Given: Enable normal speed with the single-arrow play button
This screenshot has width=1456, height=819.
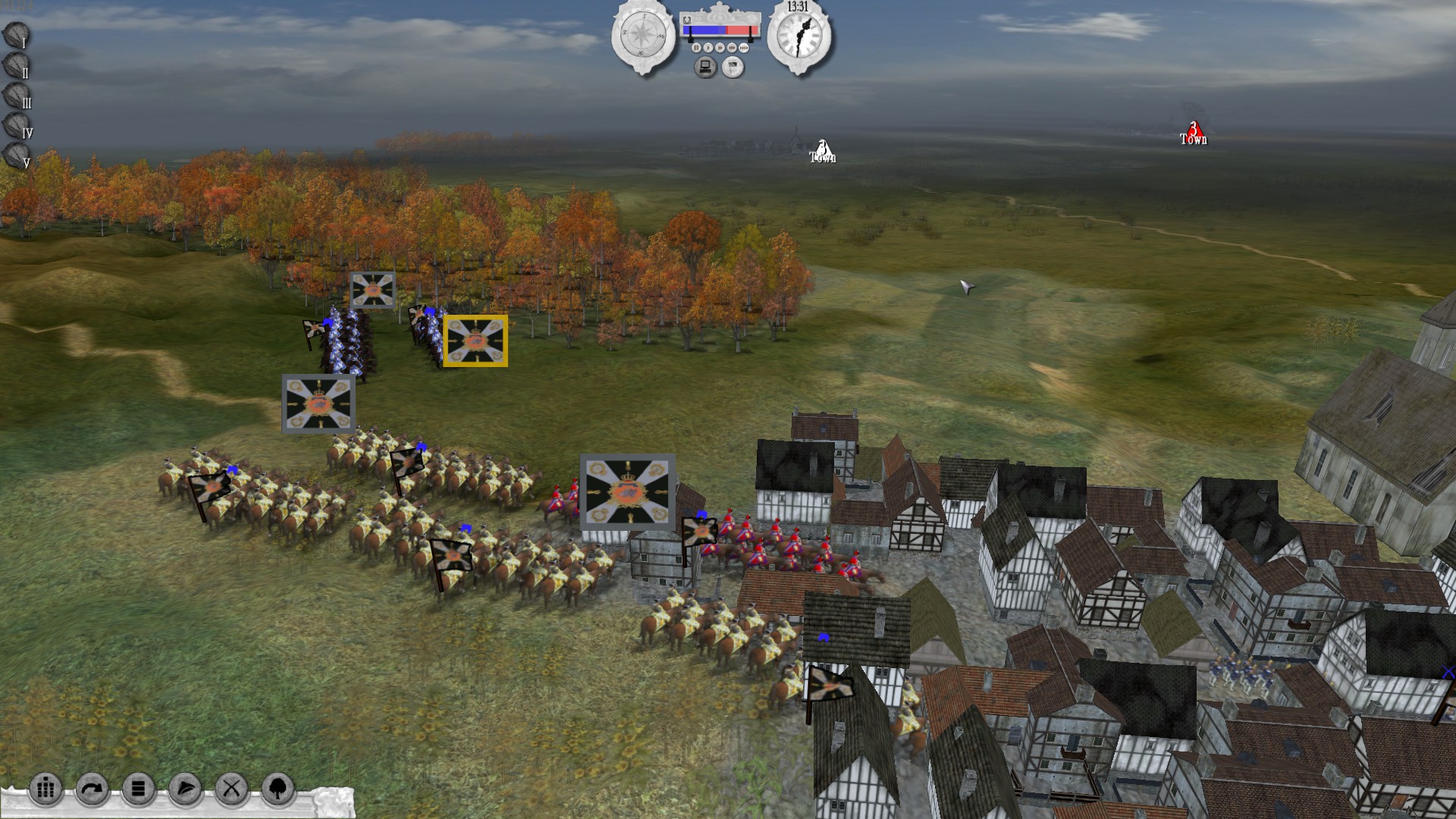Looking at the screenshot, I should pyautogui.click(x=708, y=48).
